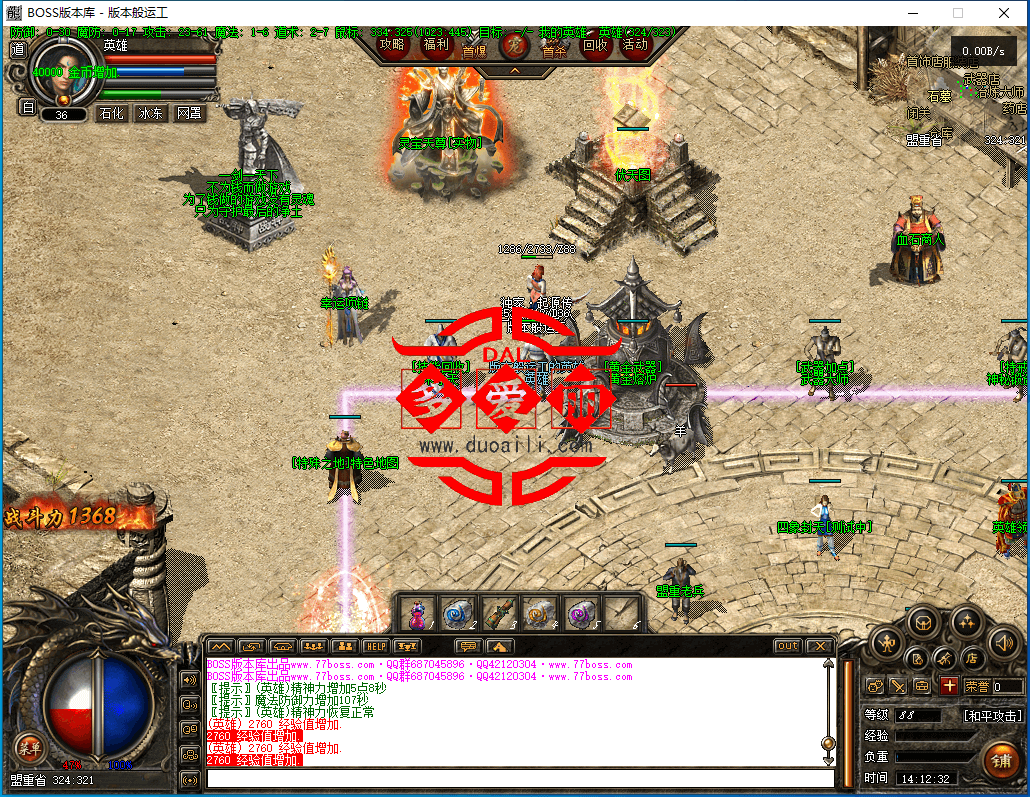This screenshot has height=797, width=1030.
Task: Select the 网罩 net cover button
Action: tap(189, 114)
